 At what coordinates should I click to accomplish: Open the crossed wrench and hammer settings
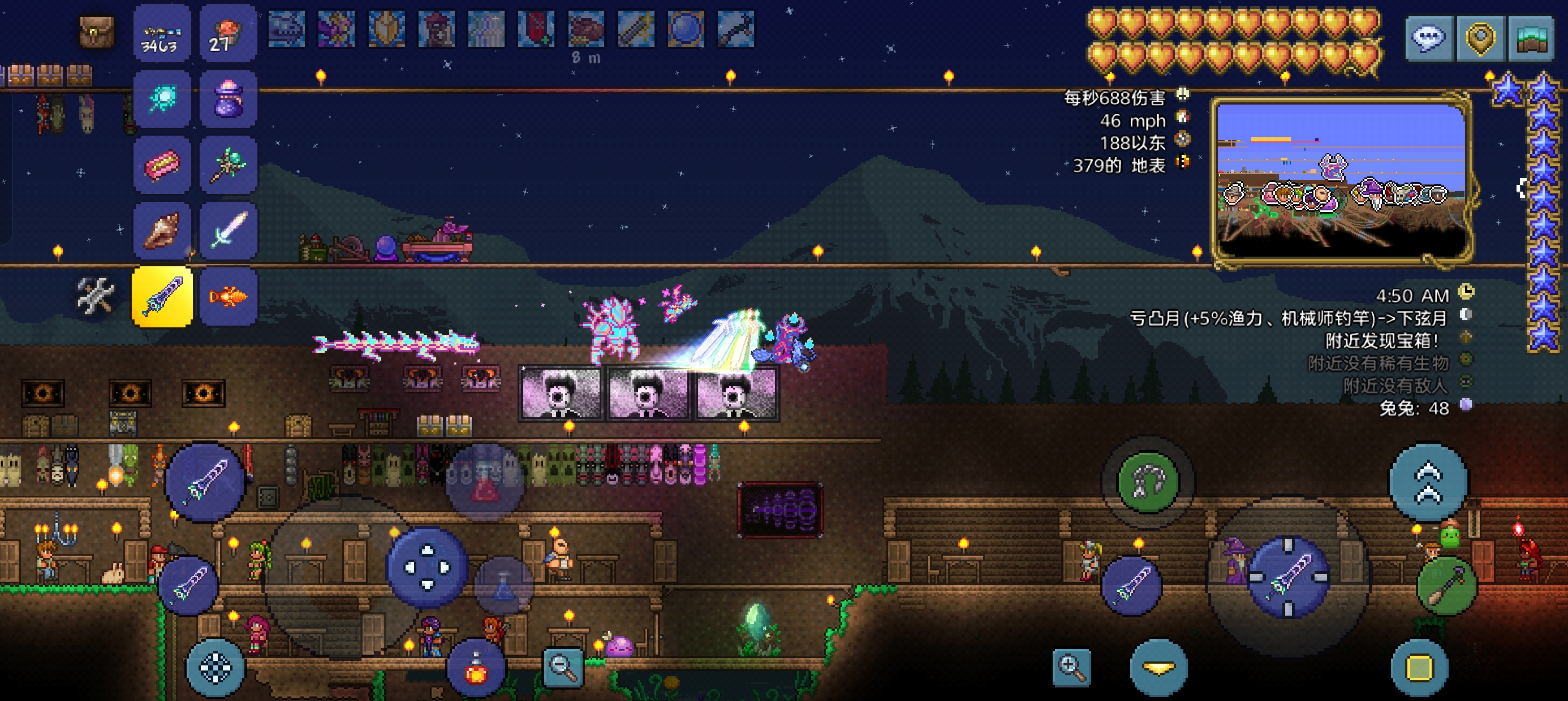coord(95,296)
